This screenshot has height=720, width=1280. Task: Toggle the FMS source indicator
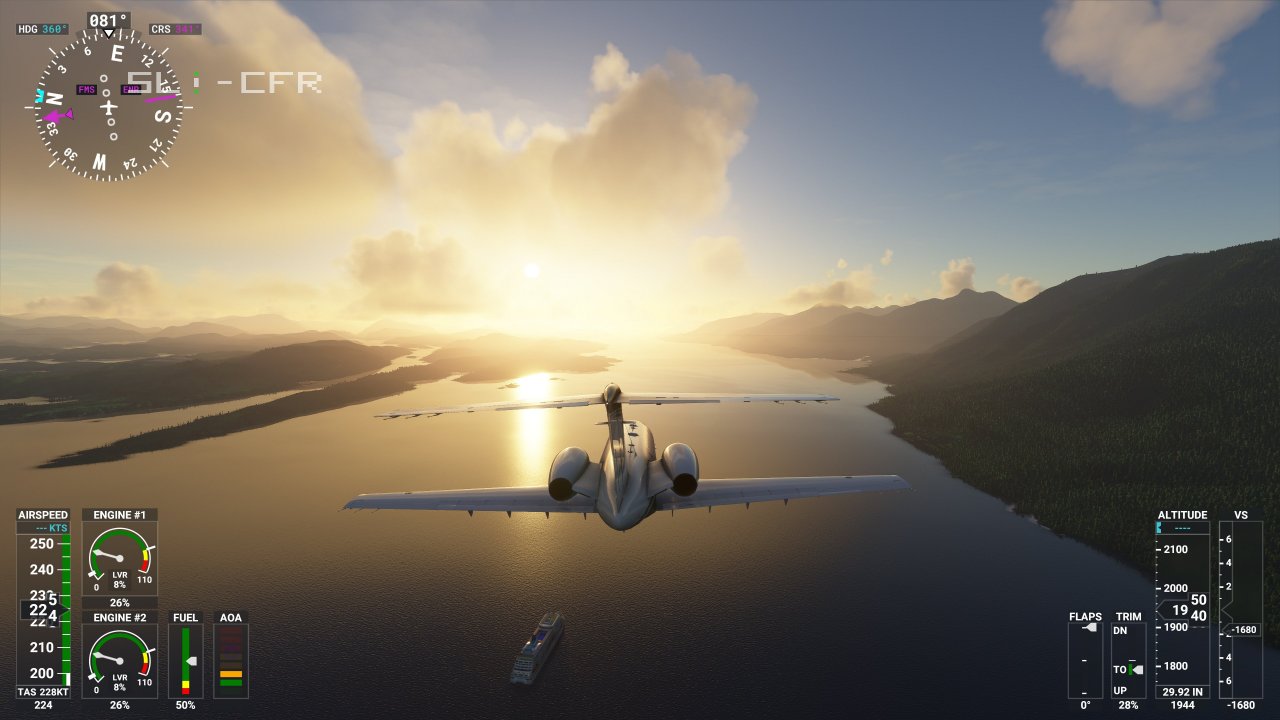[x=86, y=89]
